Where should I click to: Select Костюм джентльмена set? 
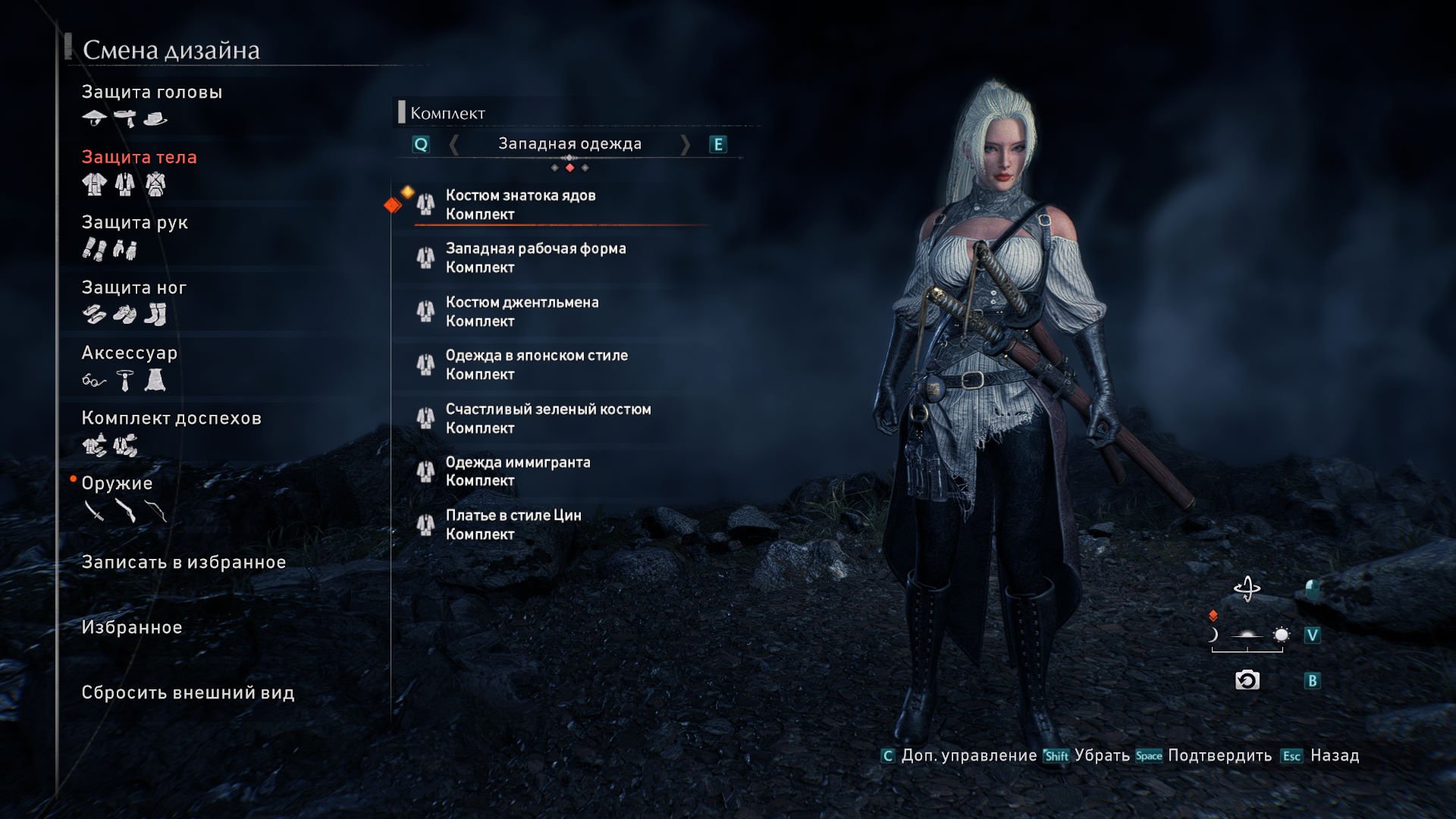pyautogui.click(x=522, y=312)
